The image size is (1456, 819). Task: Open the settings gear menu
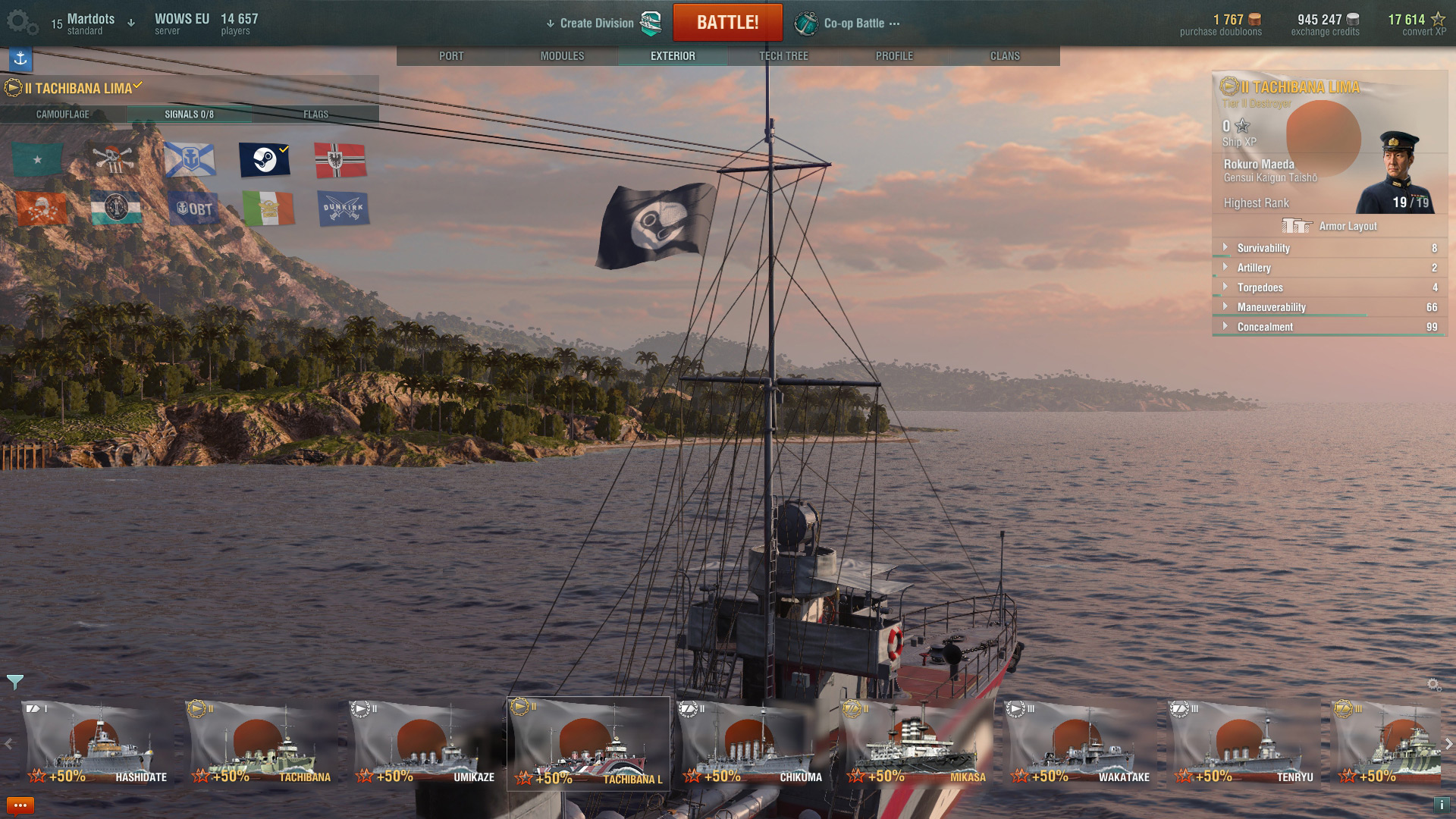[x=21, y=23]
